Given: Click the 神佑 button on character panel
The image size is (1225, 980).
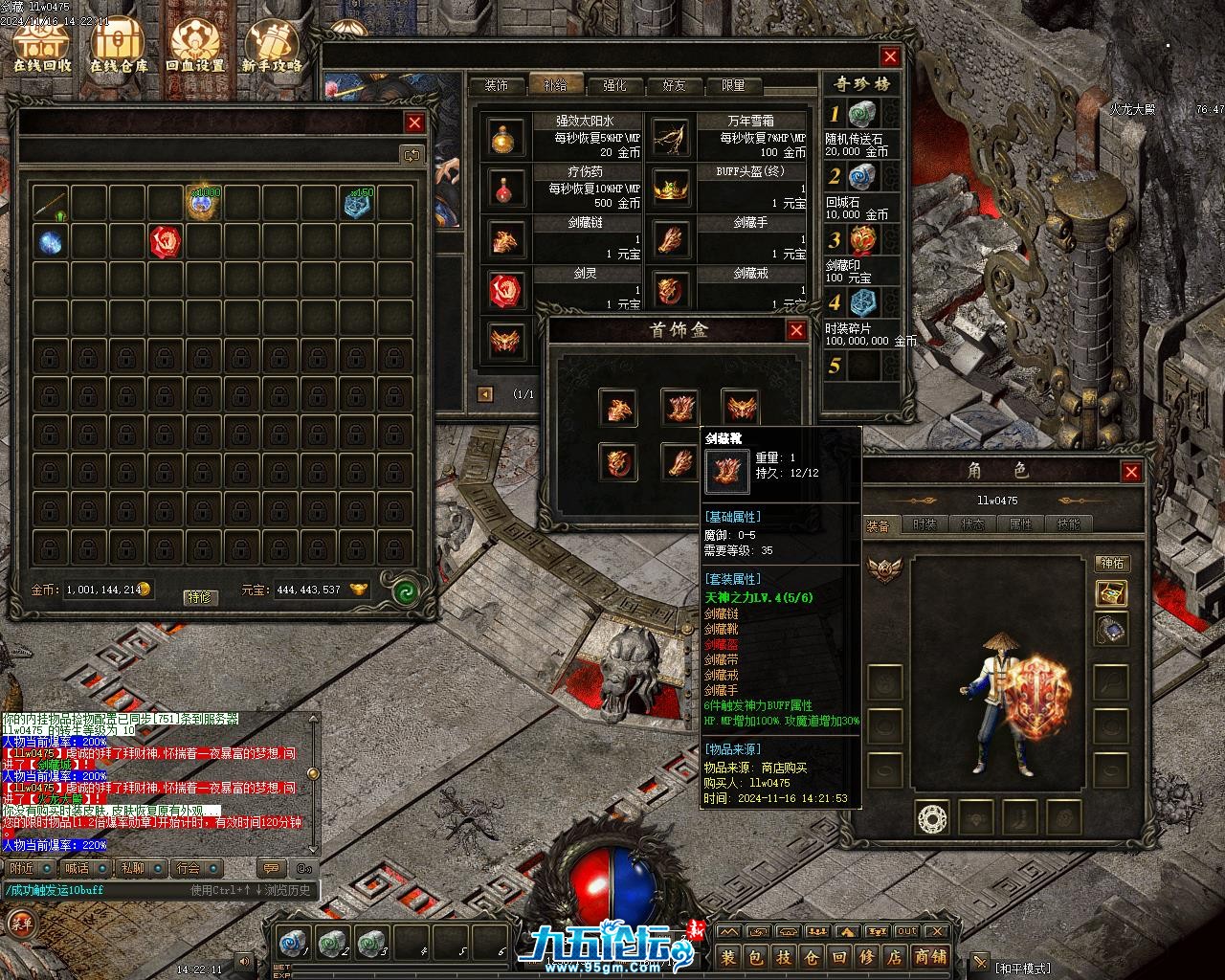Looking at the screenshot, I should pos(1111,563).
